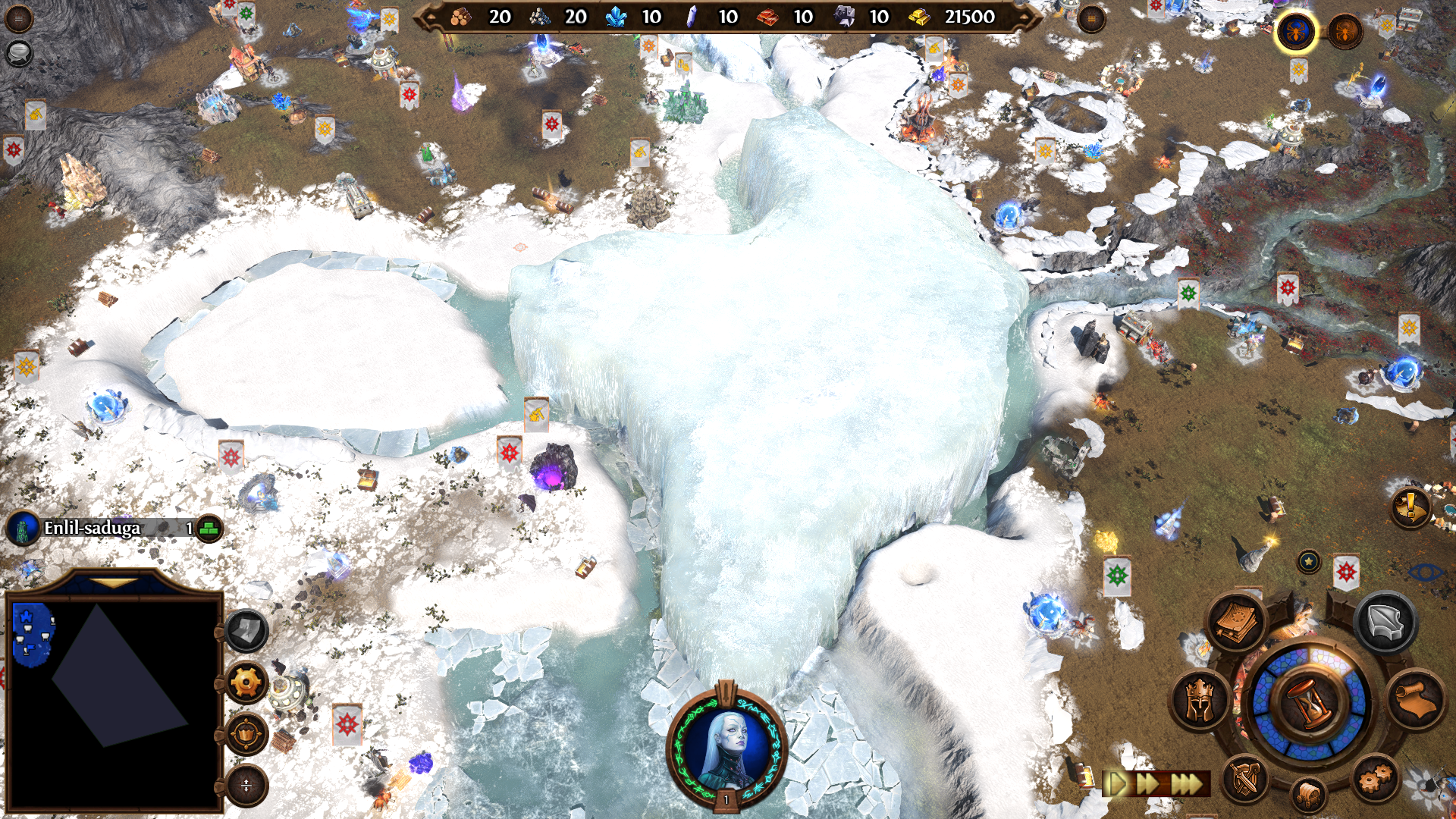
Task: Select the blue spider player emblem
Action: pyautogui.click(x=1295, y=32)
